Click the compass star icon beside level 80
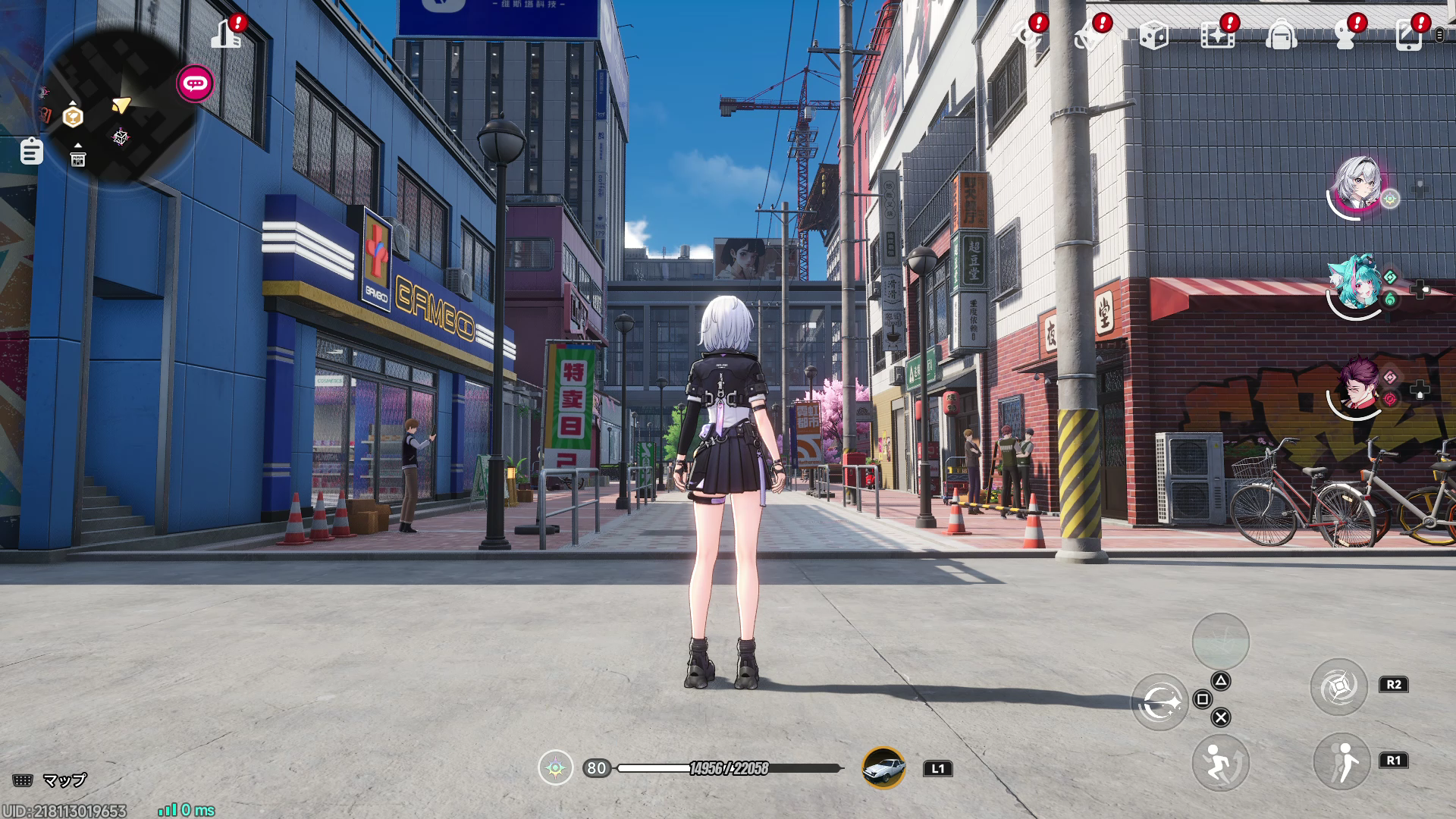The height and width of the screenshot is (819, 1456). pyautogui.click(x=556, y=767)
